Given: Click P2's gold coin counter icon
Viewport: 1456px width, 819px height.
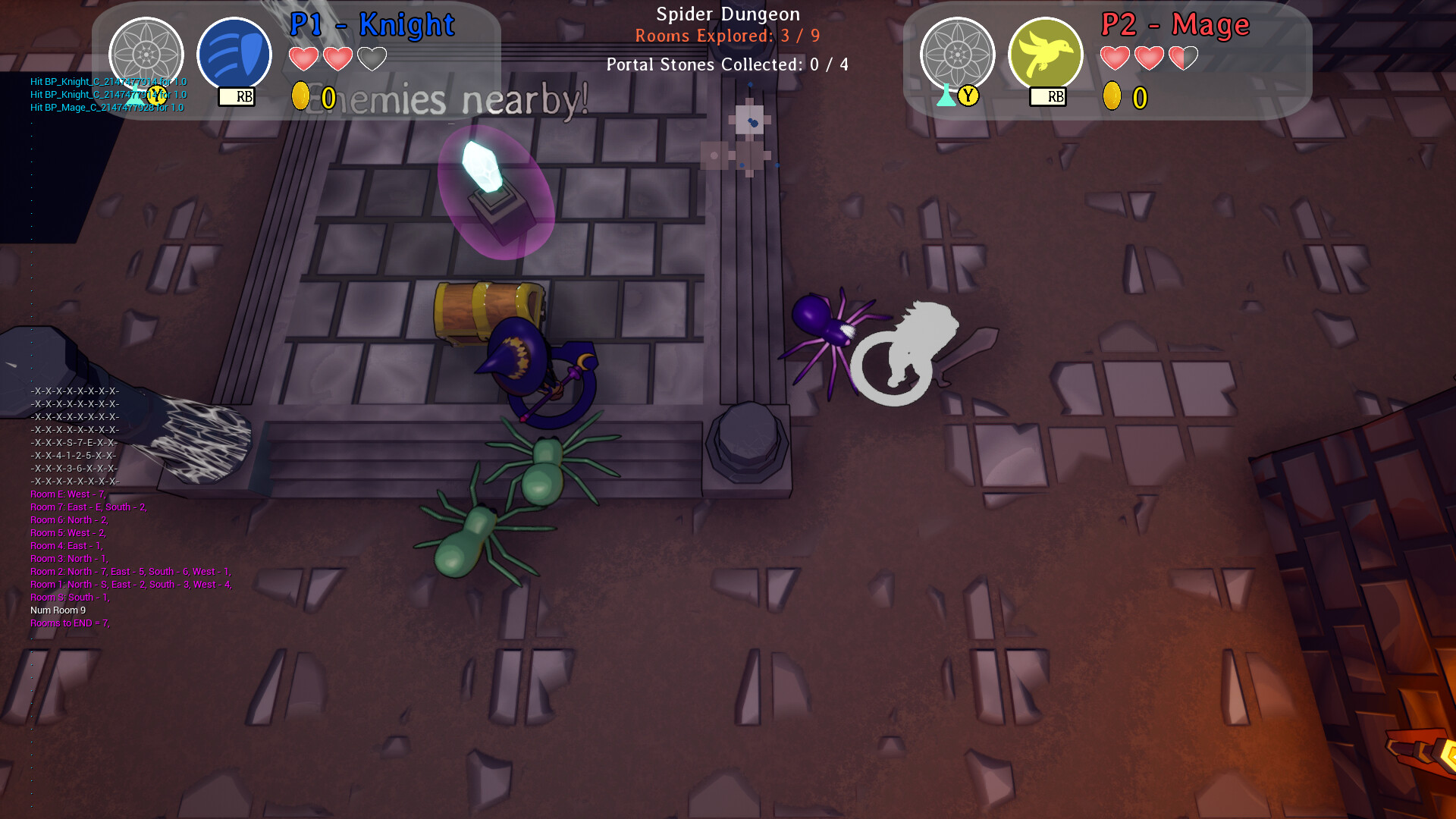Looking at the screenshot, I should tap(1112, 97).
